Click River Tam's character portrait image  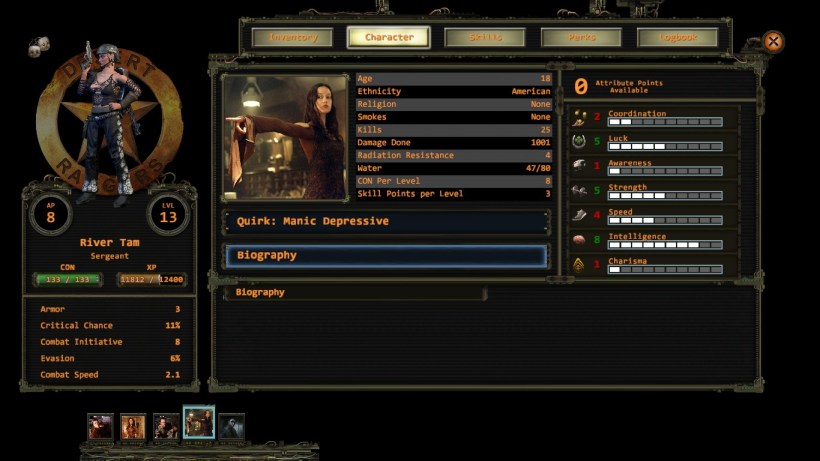(x=287, y=137)
